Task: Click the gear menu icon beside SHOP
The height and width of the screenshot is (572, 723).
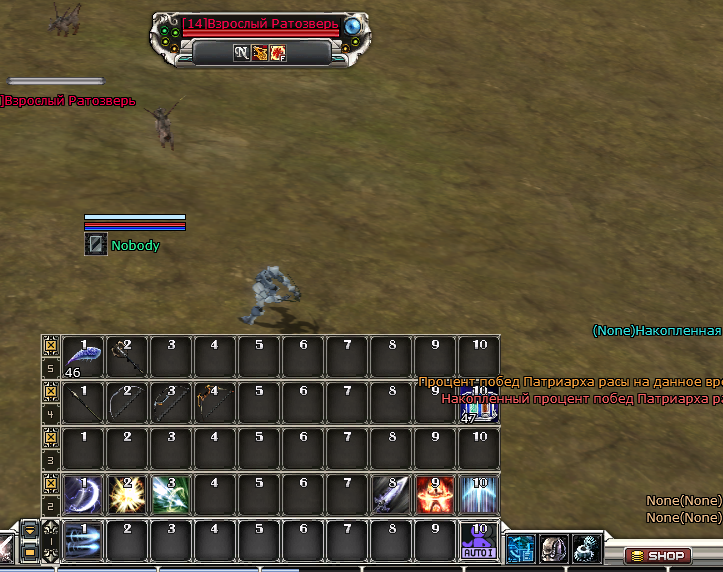Action: tap(586, 548)
